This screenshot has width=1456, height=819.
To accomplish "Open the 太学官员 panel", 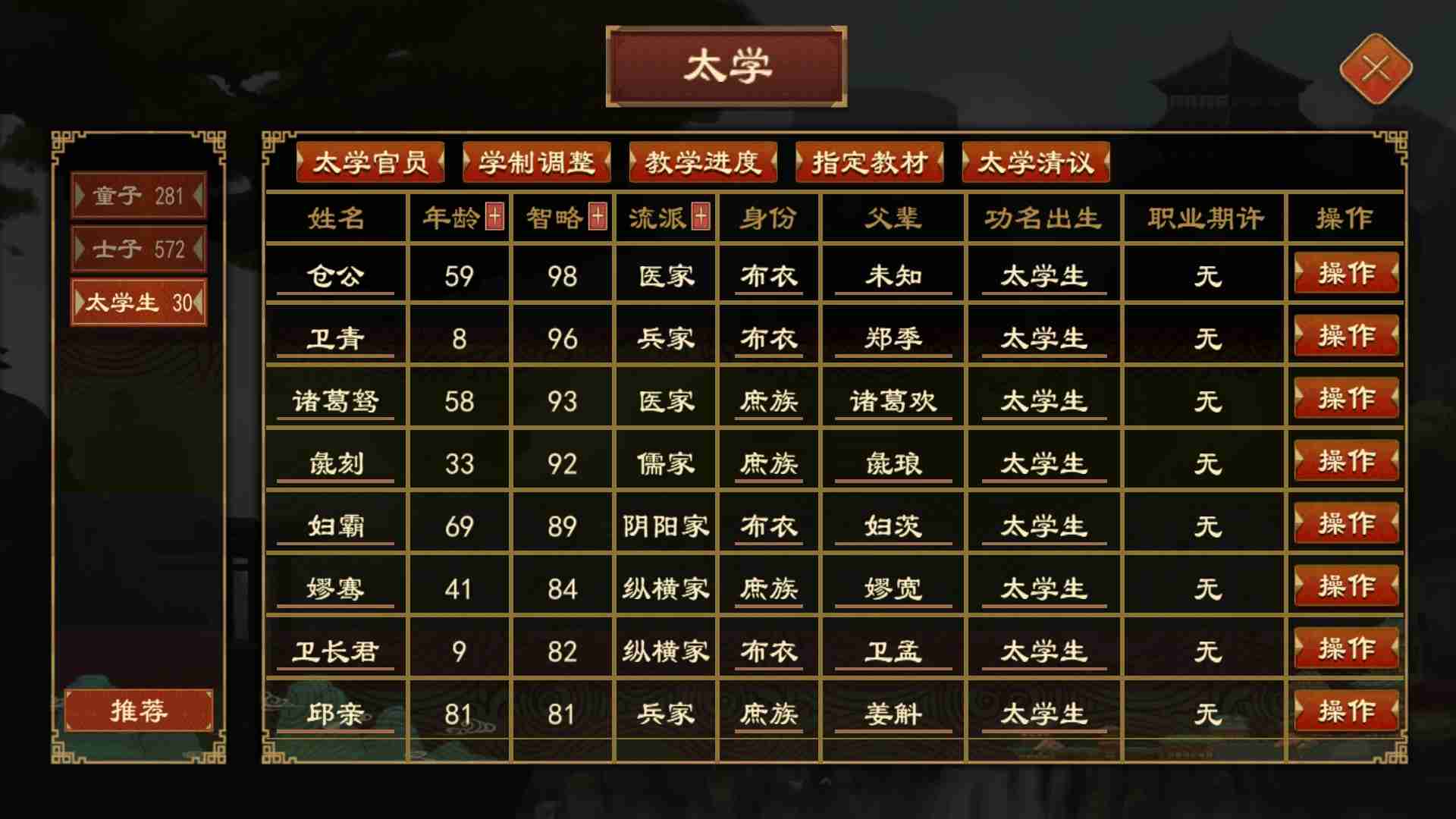I will (369, 162).
